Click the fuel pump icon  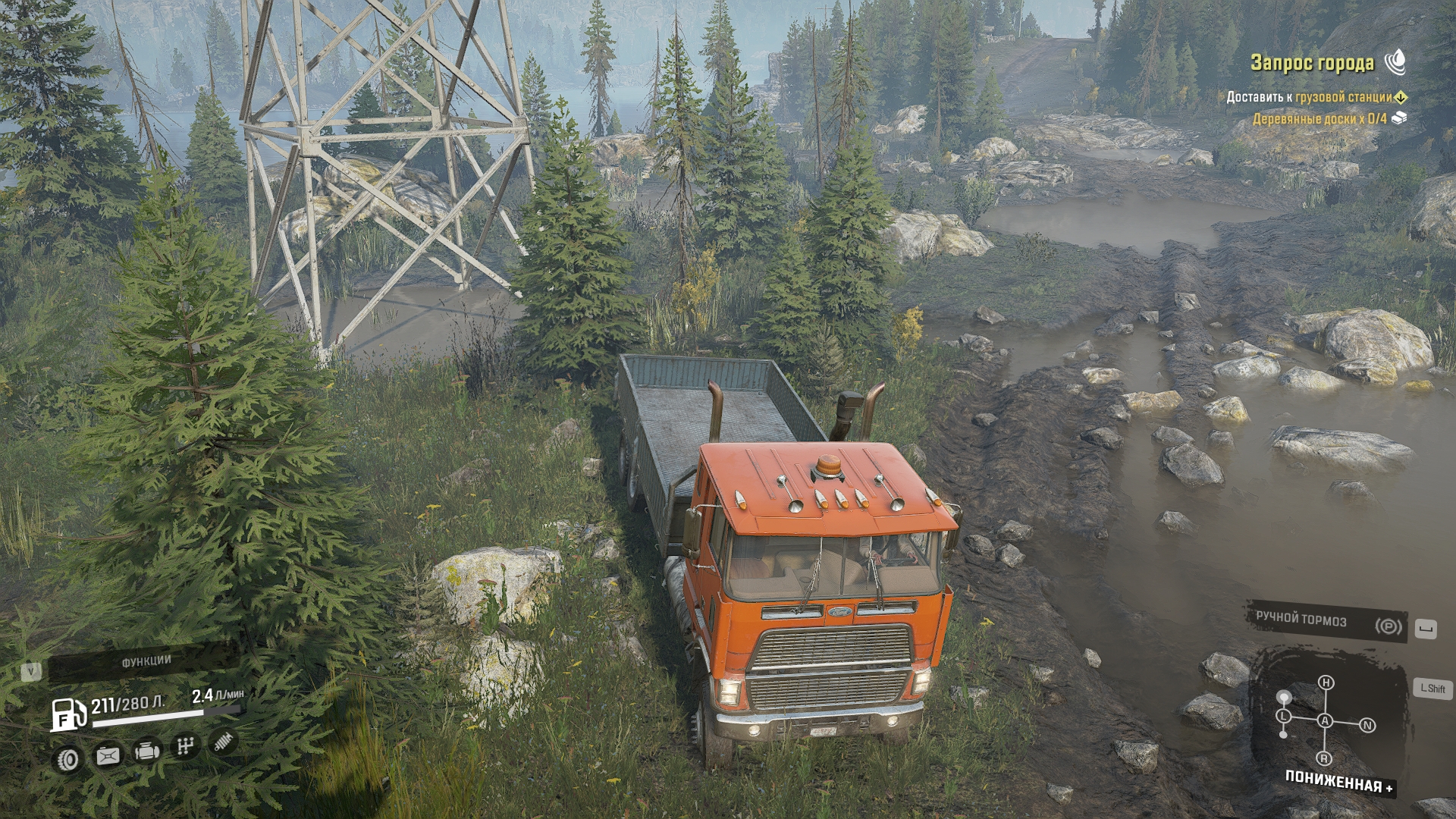click(x=68, y=714)
